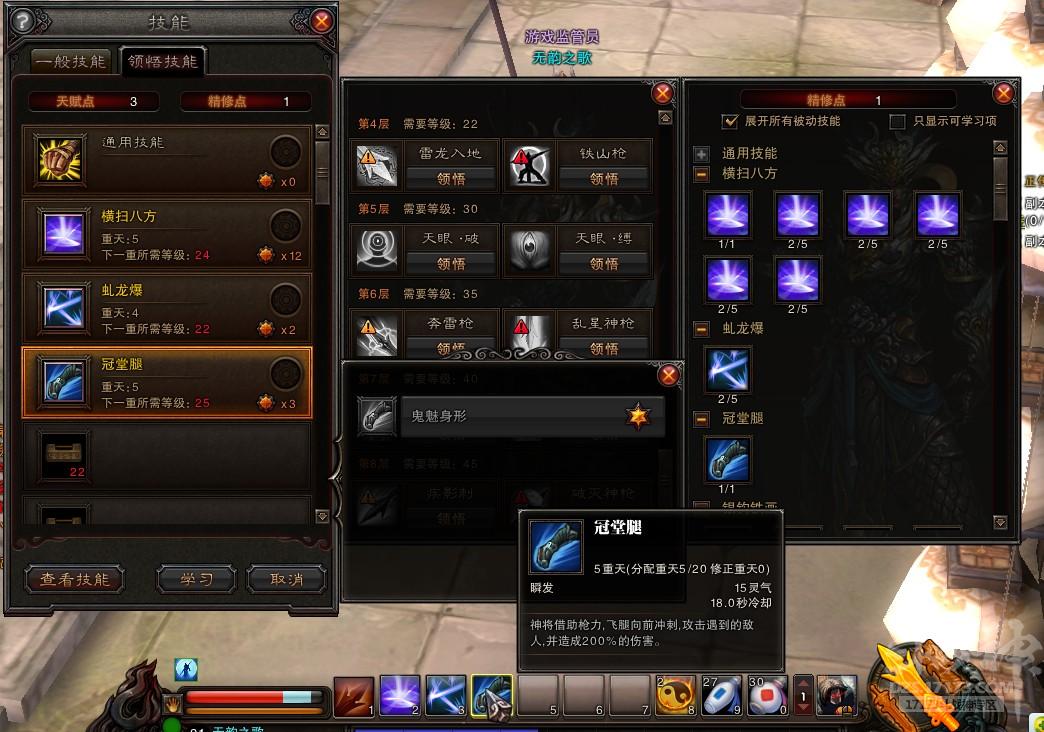Open the skill window help button
Viewport: 1044px width, 732px height.
click(20, 20)
